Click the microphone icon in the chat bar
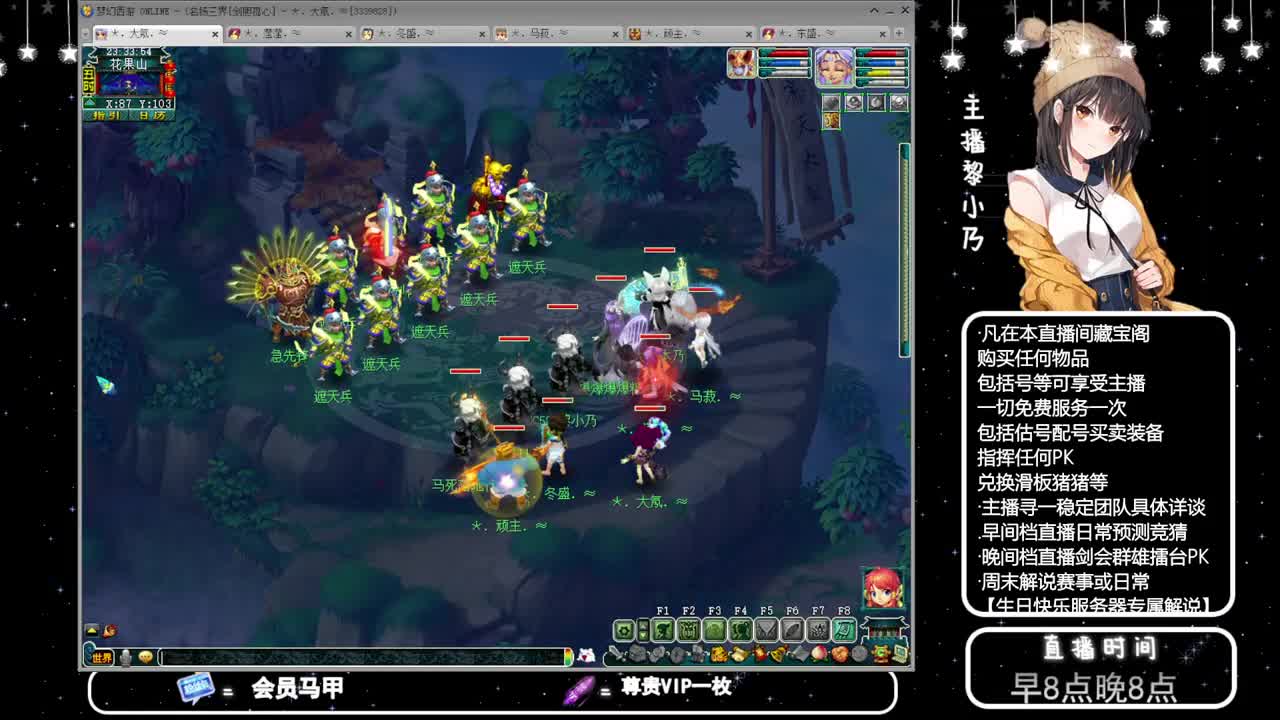Screen dimensions: 1280x720 click(x=125, y=657)
